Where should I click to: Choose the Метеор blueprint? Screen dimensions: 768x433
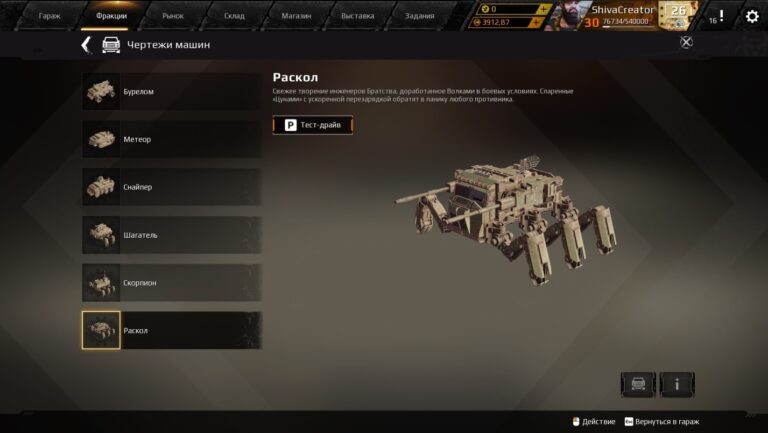coord(171,139)
